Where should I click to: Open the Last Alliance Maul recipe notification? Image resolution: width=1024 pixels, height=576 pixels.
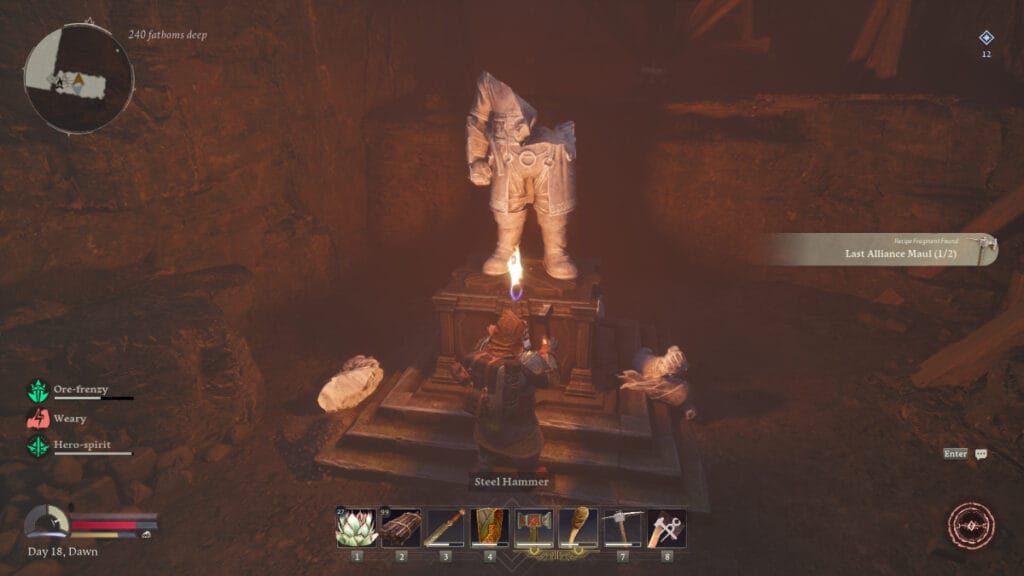885,249
